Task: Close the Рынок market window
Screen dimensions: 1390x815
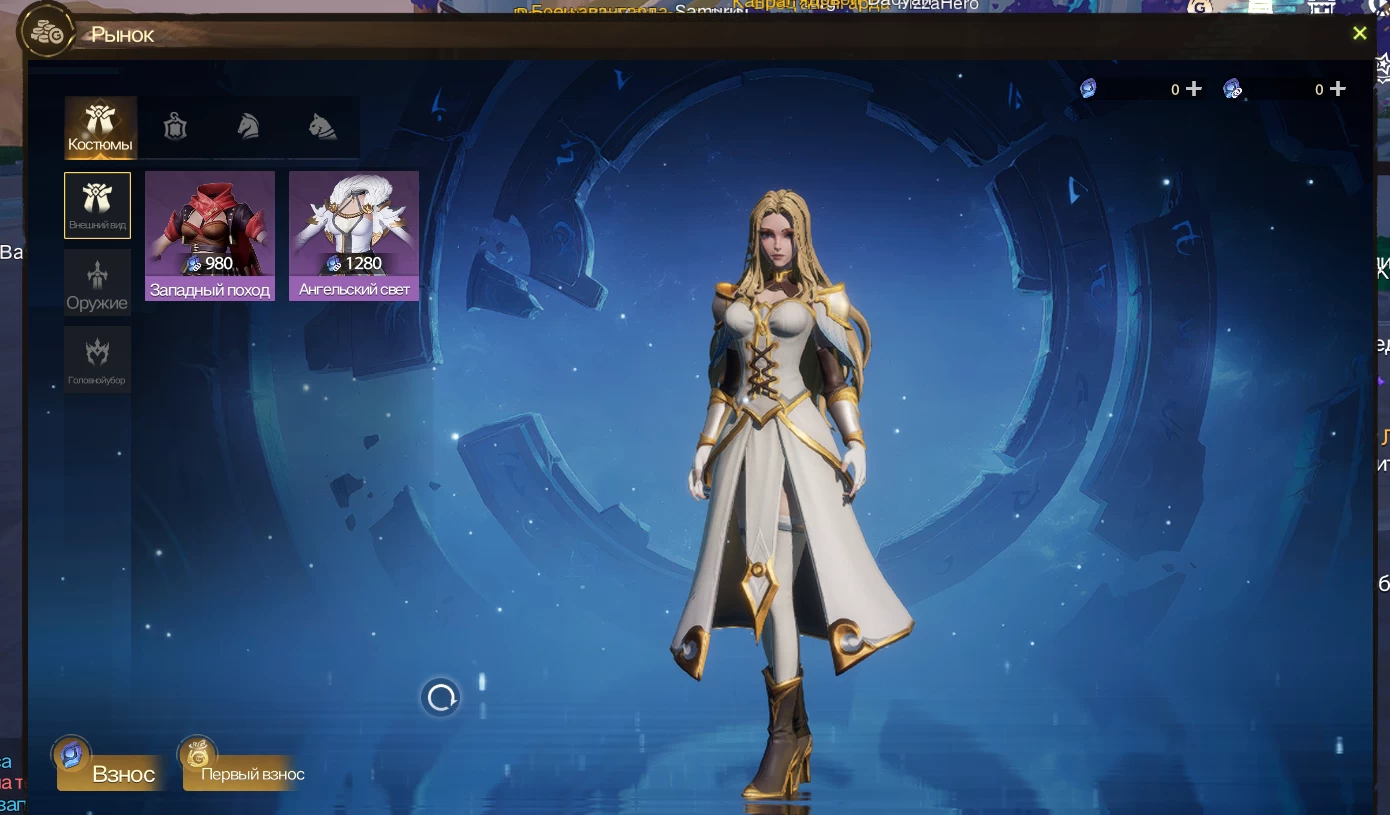Action: point(1359,34)
